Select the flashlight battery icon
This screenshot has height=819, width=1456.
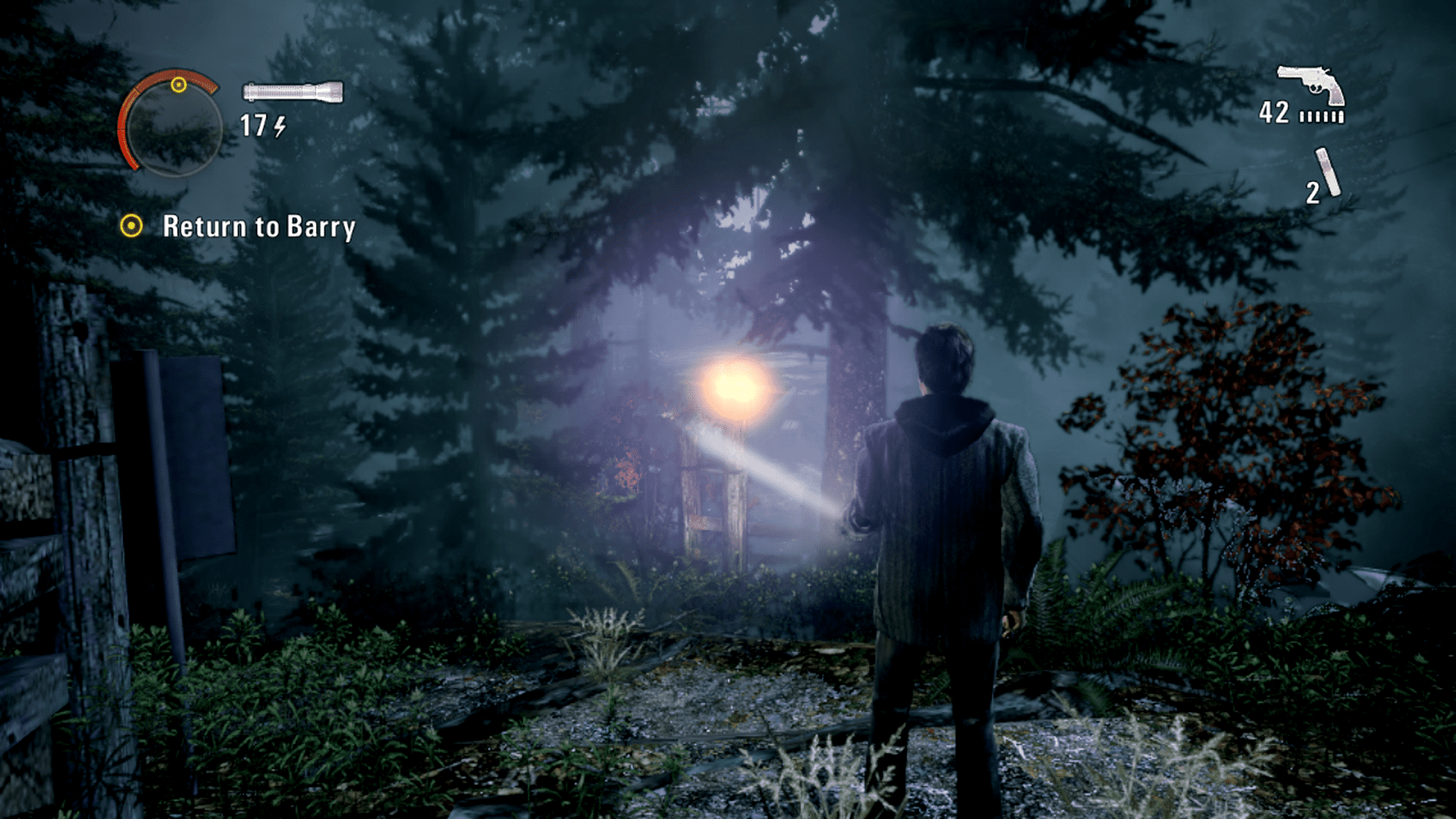tap(293, 93)
